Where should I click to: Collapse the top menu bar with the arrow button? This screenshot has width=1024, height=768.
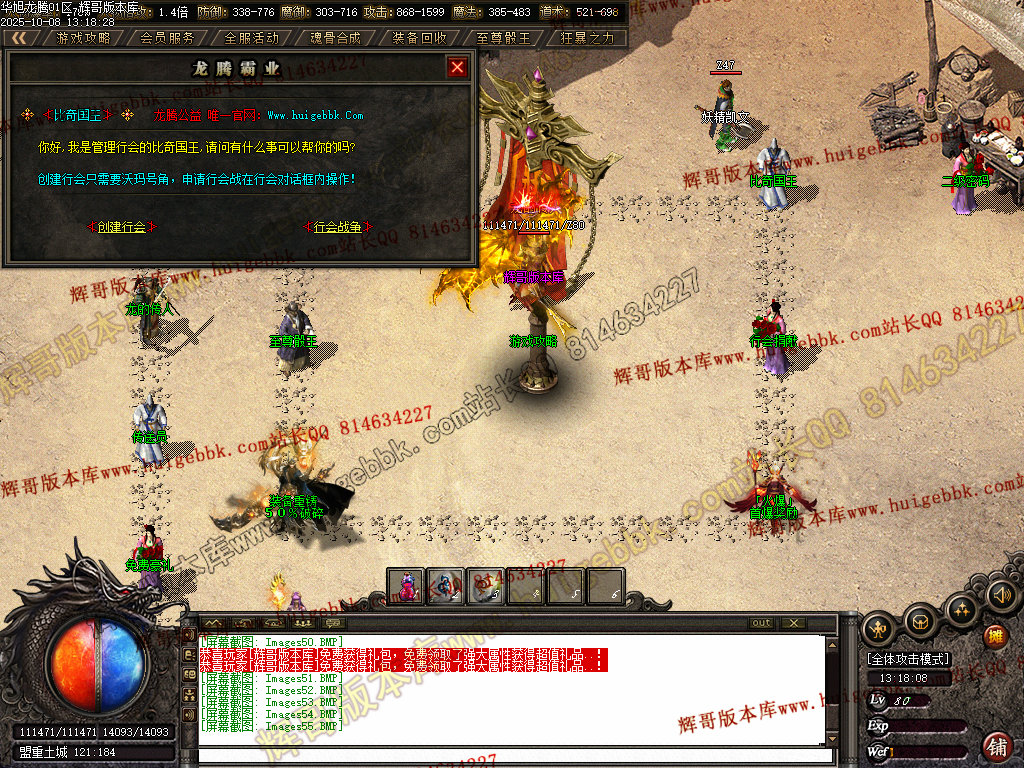19,38
